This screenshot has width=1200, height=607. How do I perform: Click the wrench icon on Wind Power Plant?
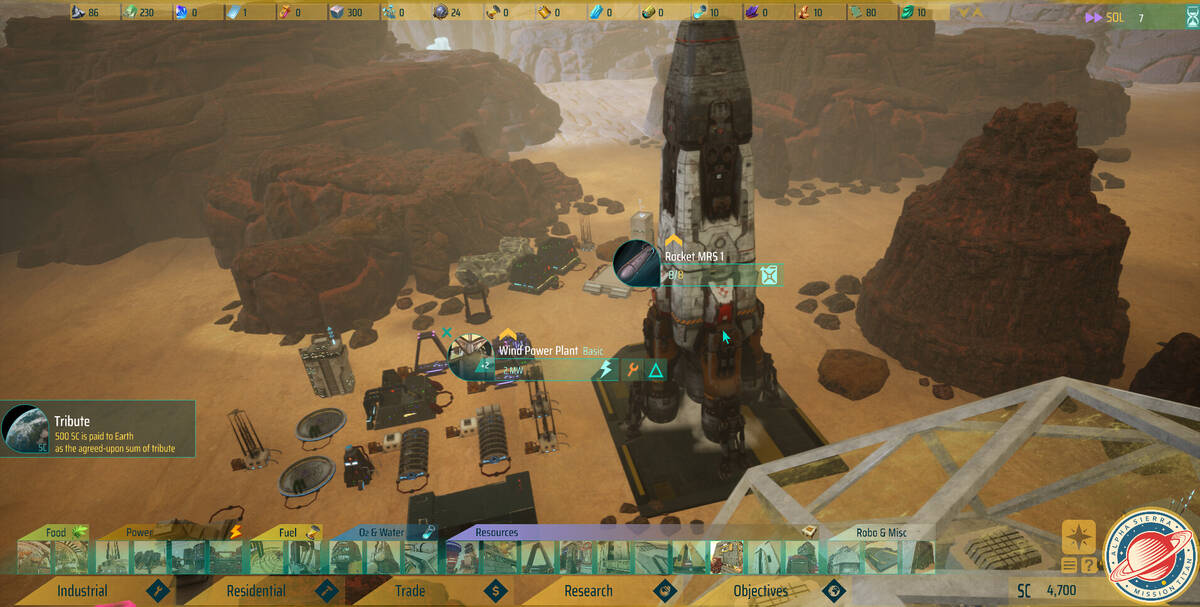(632, 371)
